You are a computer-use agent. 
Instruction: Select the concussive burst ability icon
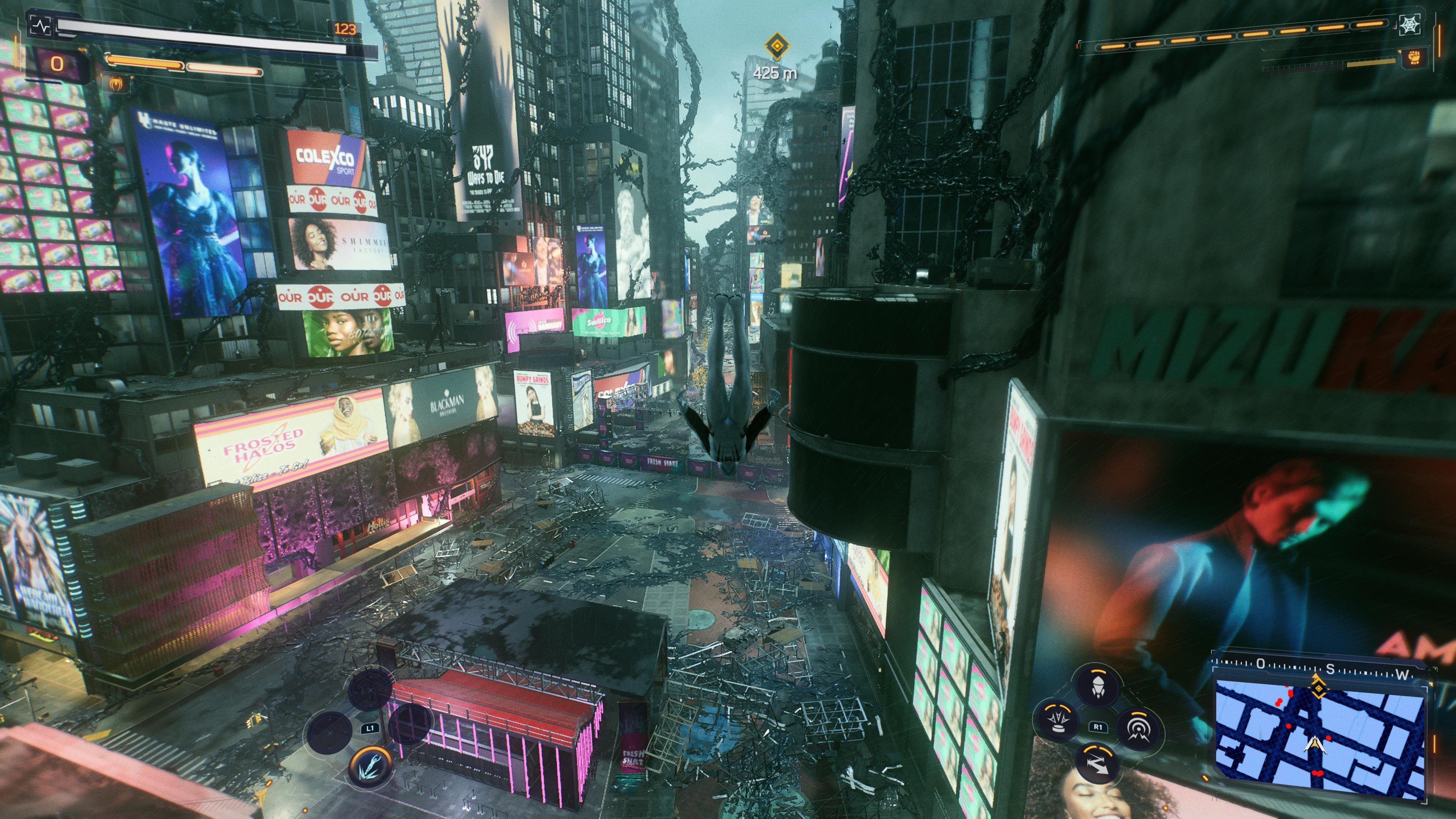point(1139,728)
